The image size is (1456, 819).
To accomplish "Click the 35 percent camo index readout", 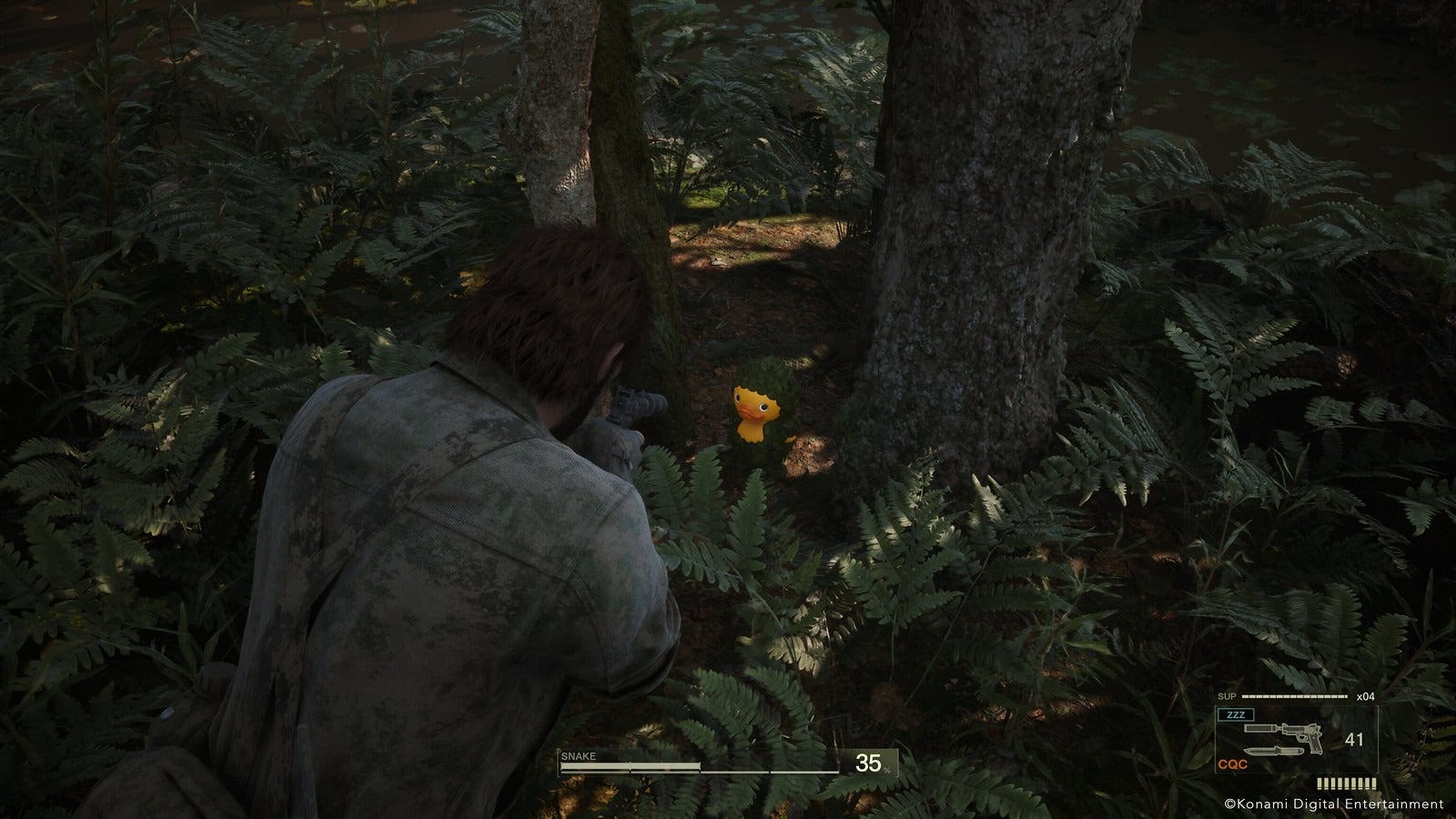I will coord(869,764).
